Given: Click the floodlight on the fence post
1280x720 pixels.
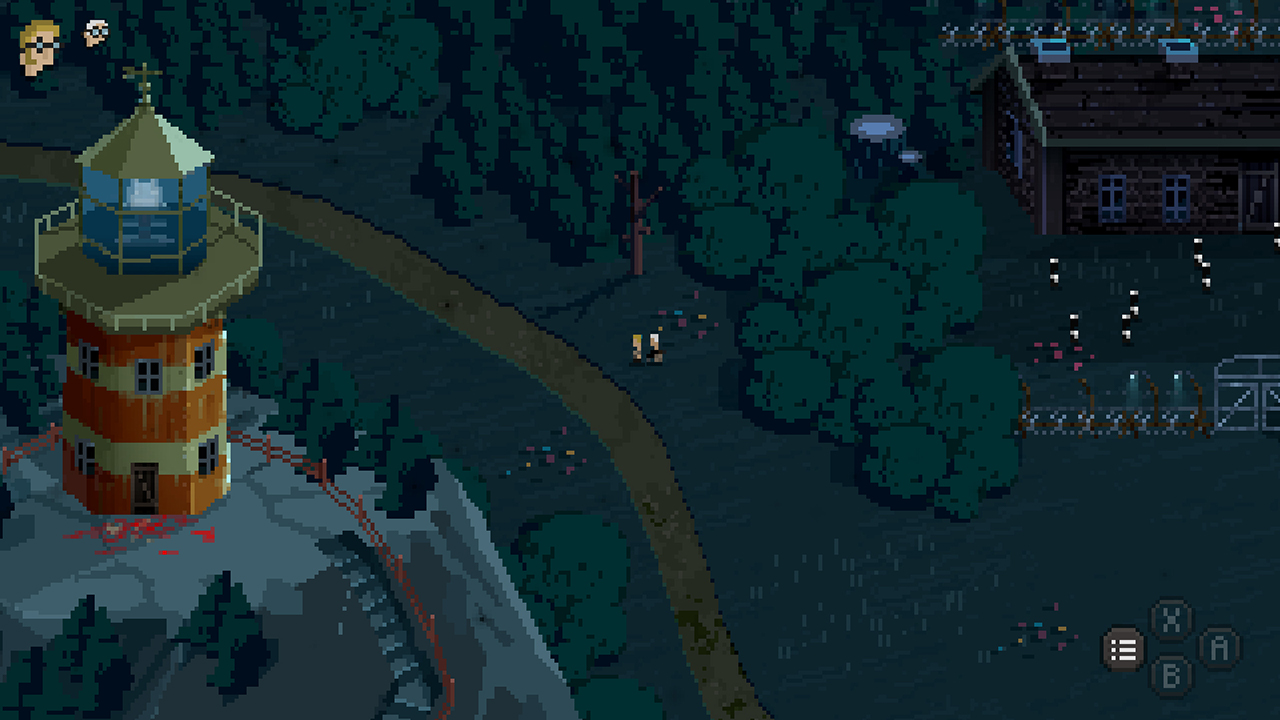Looking at the screenshot, I should tap(1132, 376).
